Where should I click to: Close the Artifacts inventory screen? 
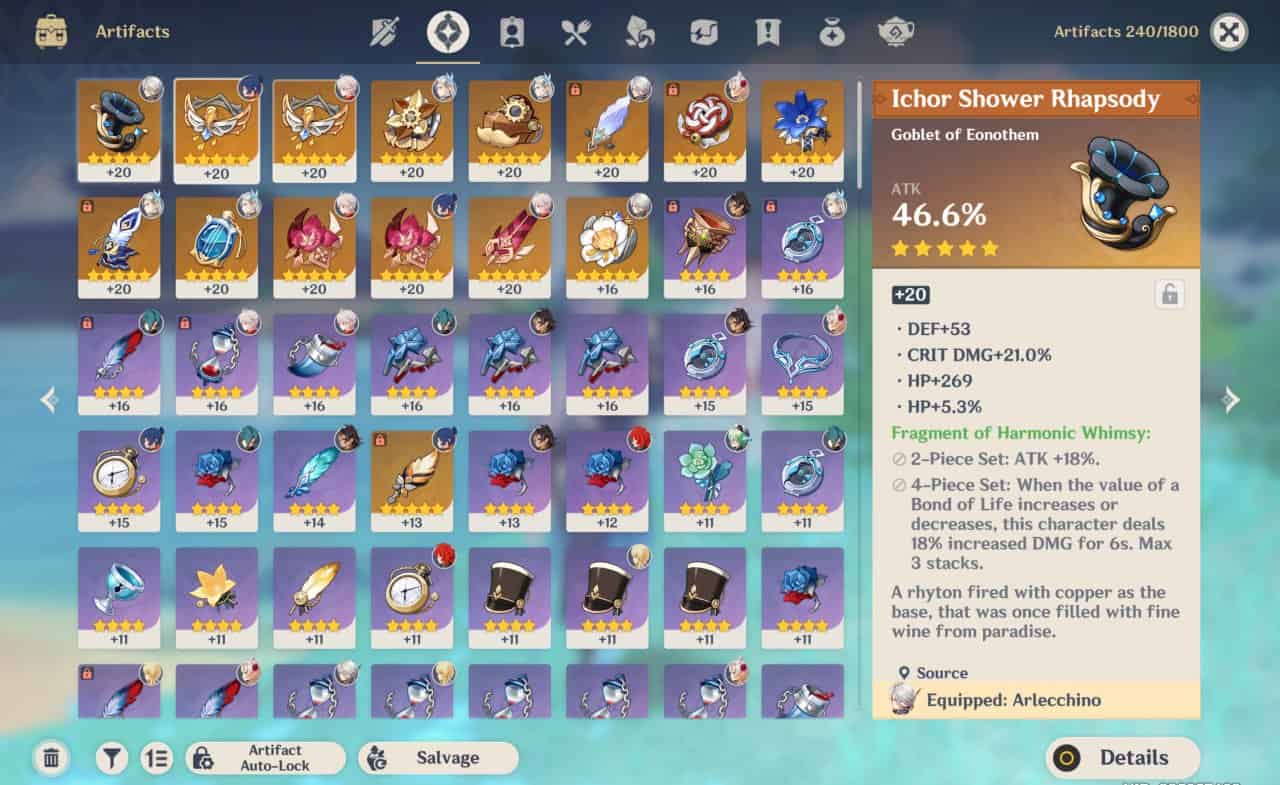(1229, 32)
